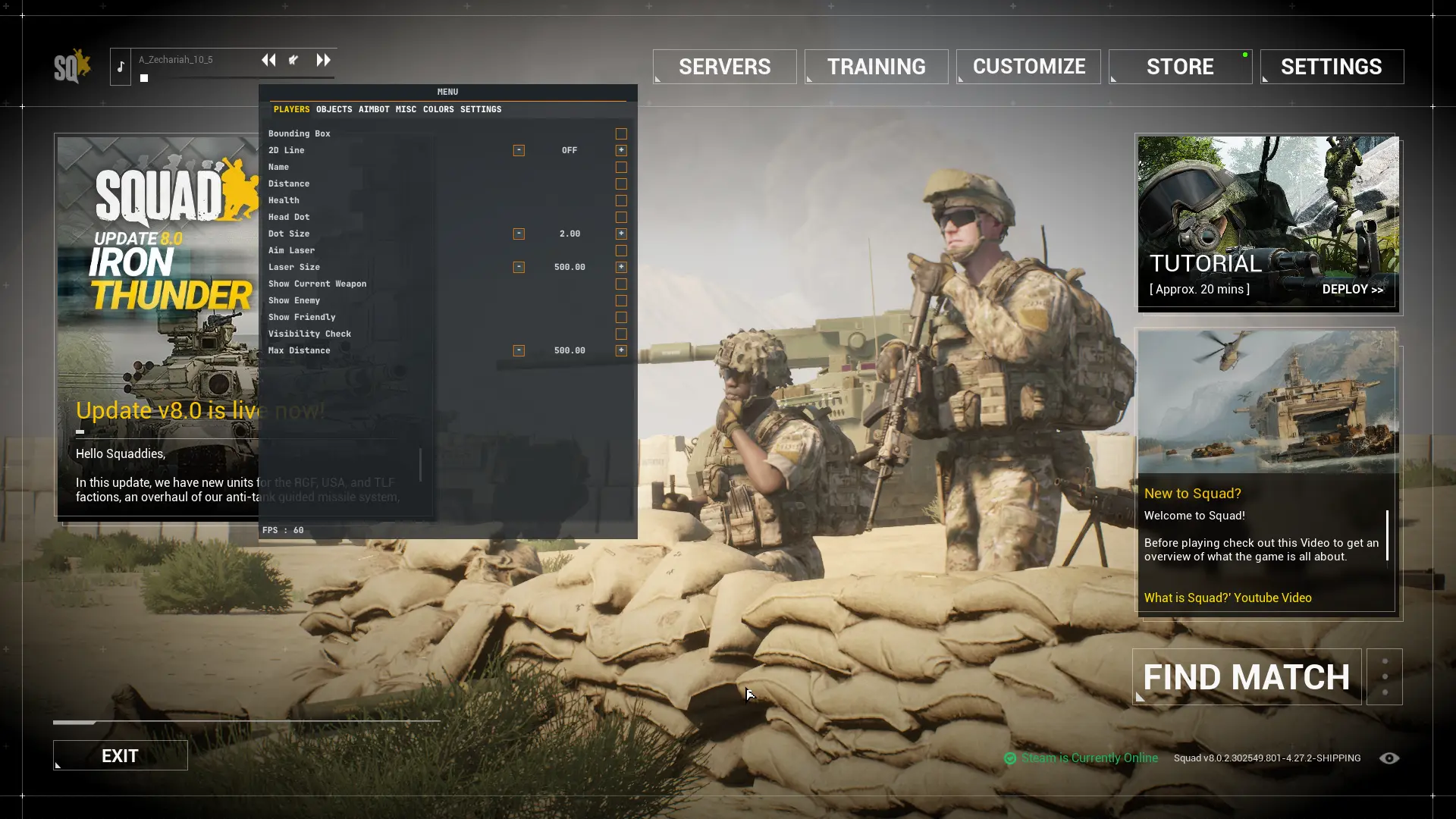
Task: Switch to the OBJECTS tab
Action: pos(334,109)
